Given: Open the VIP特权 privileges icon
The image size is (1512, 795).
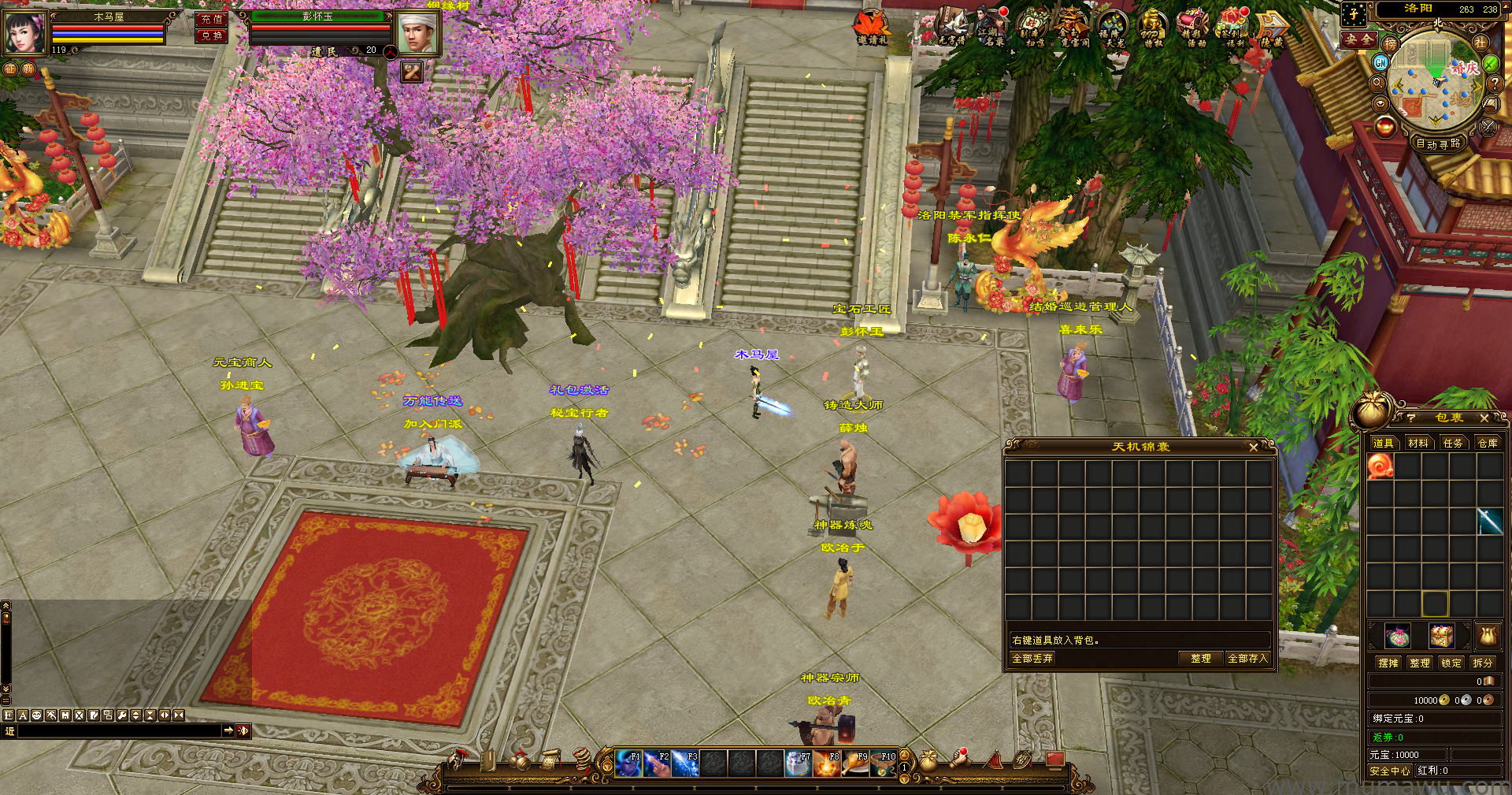Looking at the screenshot, I should (x=1152, y=28).
